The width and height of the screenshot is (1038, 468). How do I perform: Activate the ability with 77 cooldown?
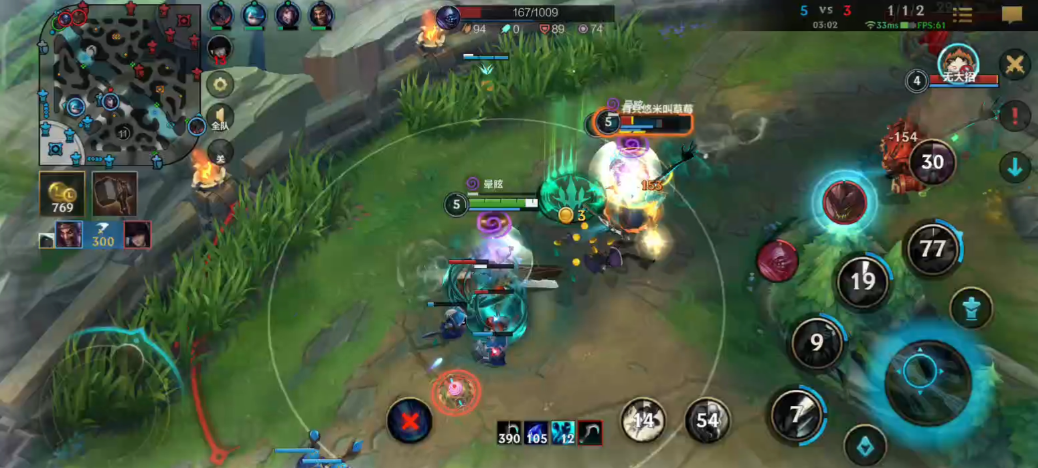(932, 249)
